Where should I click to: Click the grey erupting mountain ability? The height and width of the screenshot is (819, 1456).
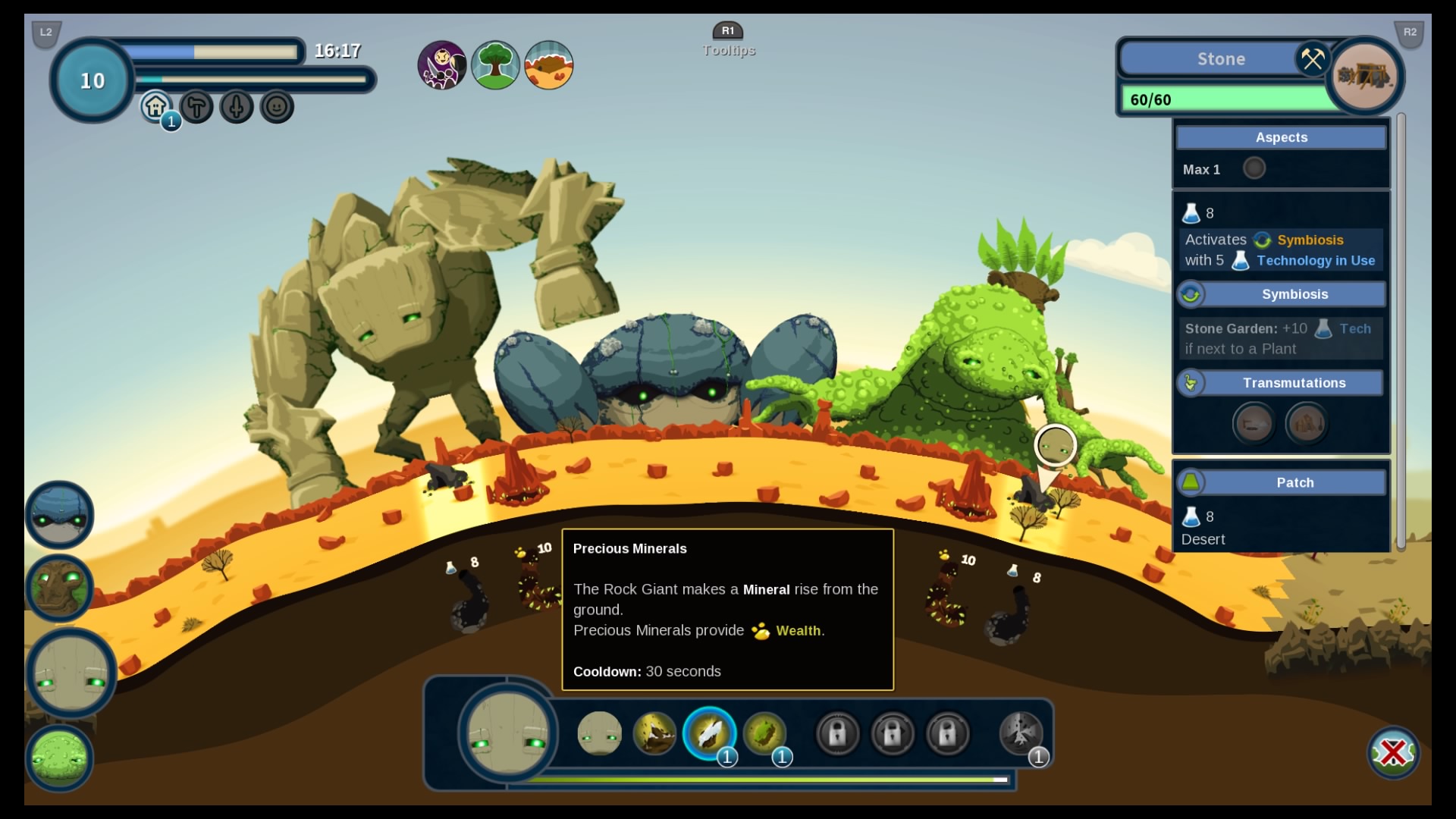pyautogui.click(x=1020, y=733)
